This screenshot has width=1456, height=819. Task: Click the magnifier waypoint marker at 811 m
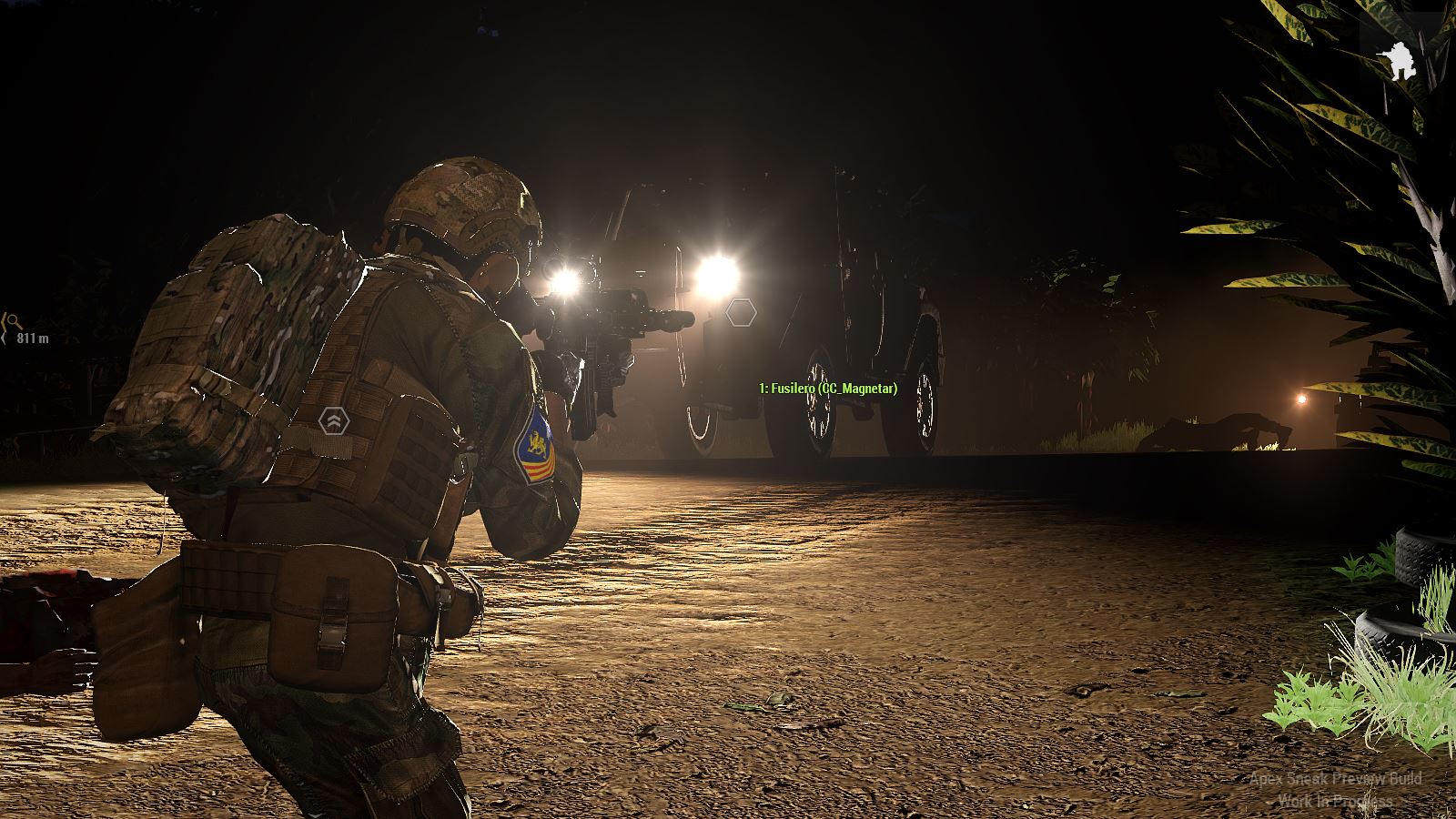[14, 320]
